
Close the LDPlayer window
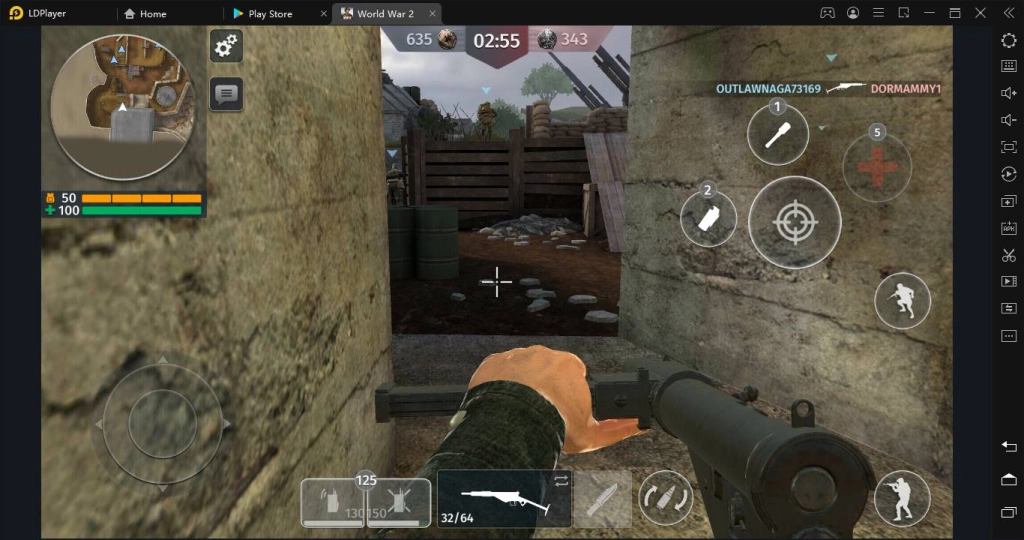point(1007,13)
